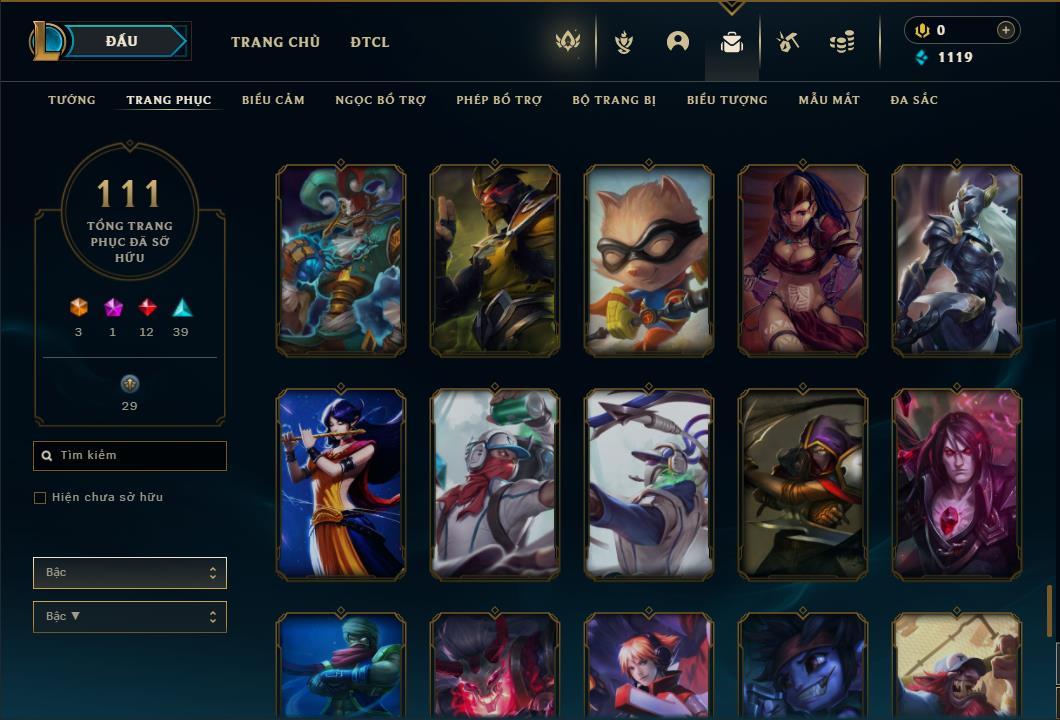The height and width of the screenshot is (720, 1060).
Task: Go to TRANG CHỦ home page
Action: (275, 42)
